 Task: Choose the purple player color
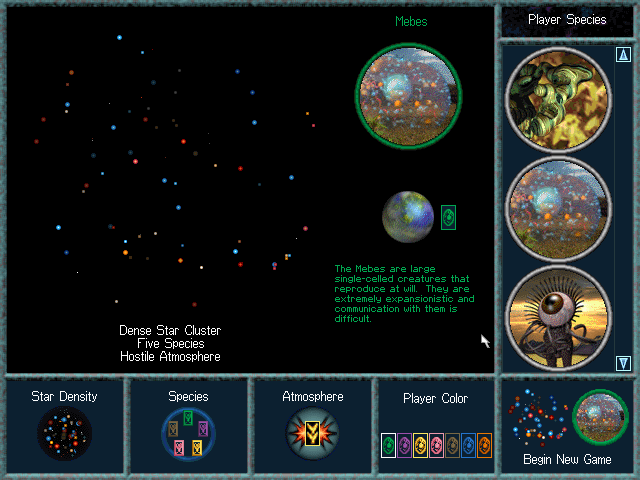[x=404, y=445]
